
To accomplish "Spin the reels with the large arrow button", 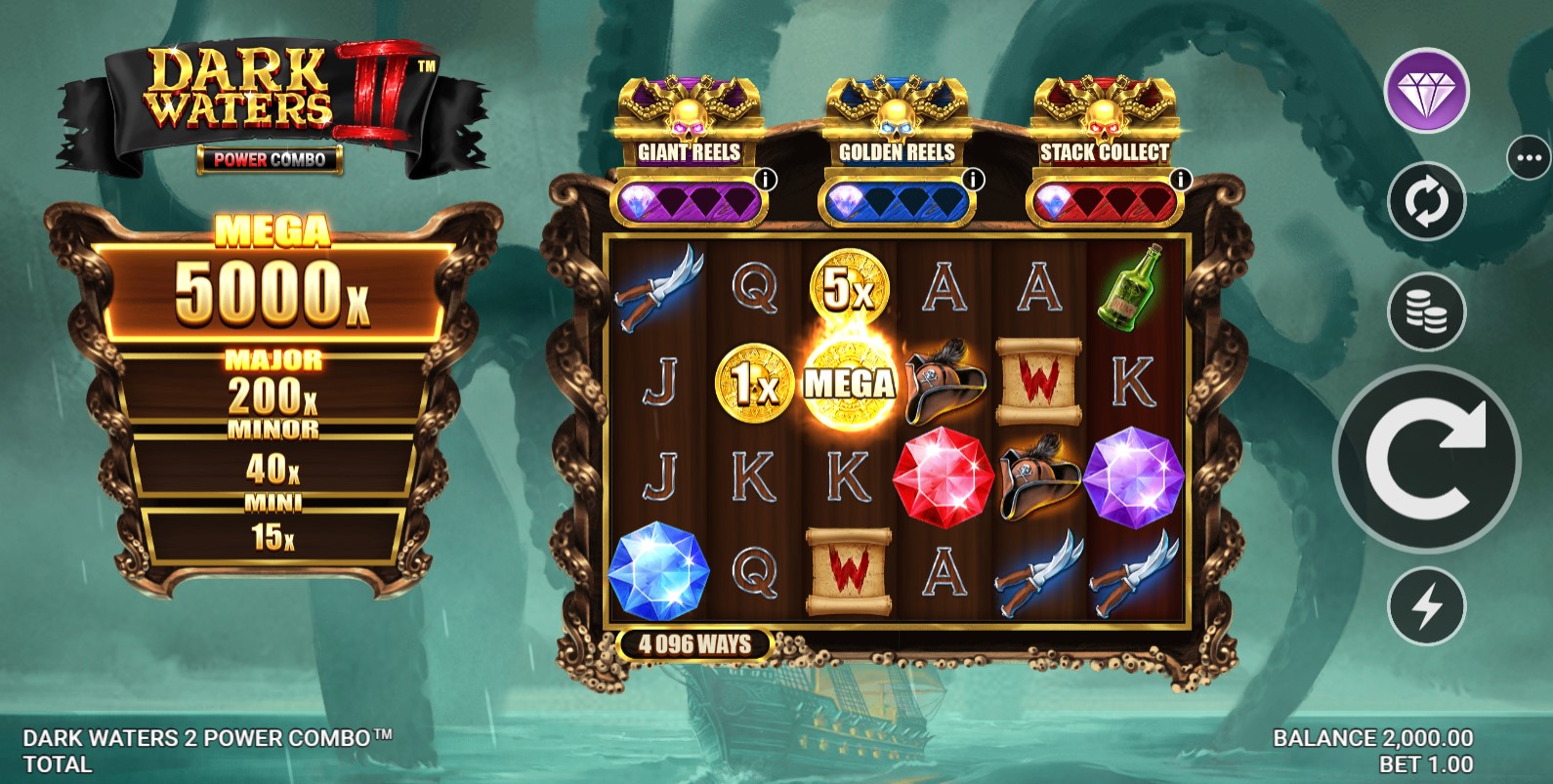I will tap(1426, 459).
